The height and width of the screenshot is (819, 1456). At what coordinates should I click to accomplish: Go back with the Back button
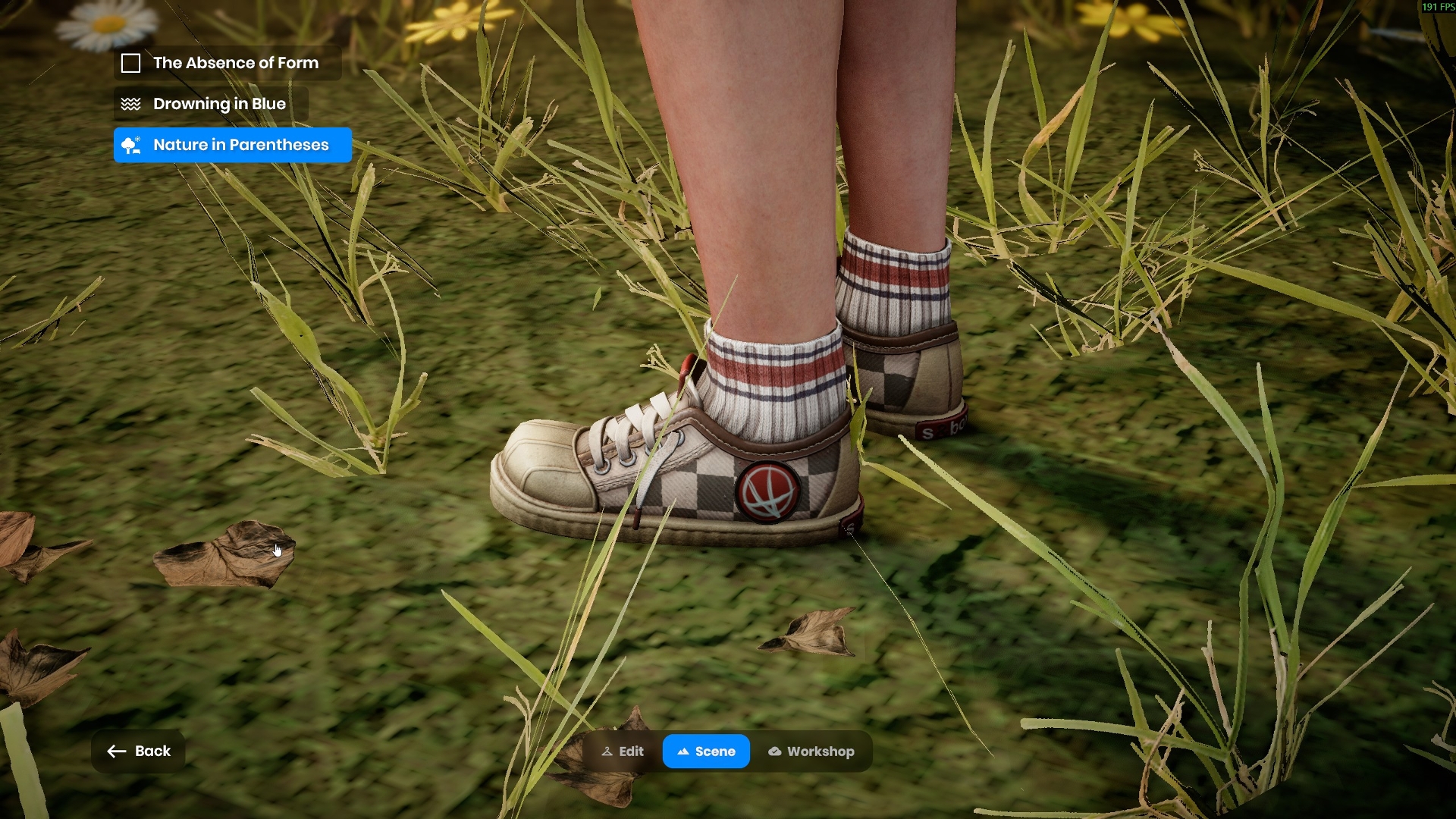pyautogui.click(x=139, y=751)
